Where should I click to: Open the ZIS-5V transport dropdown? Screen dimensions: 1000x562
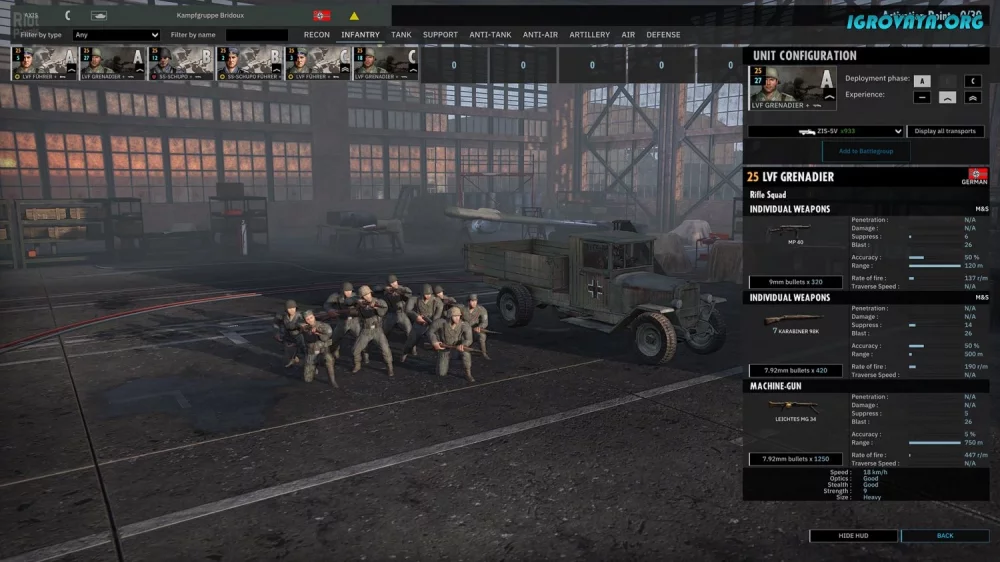point(825,131)
